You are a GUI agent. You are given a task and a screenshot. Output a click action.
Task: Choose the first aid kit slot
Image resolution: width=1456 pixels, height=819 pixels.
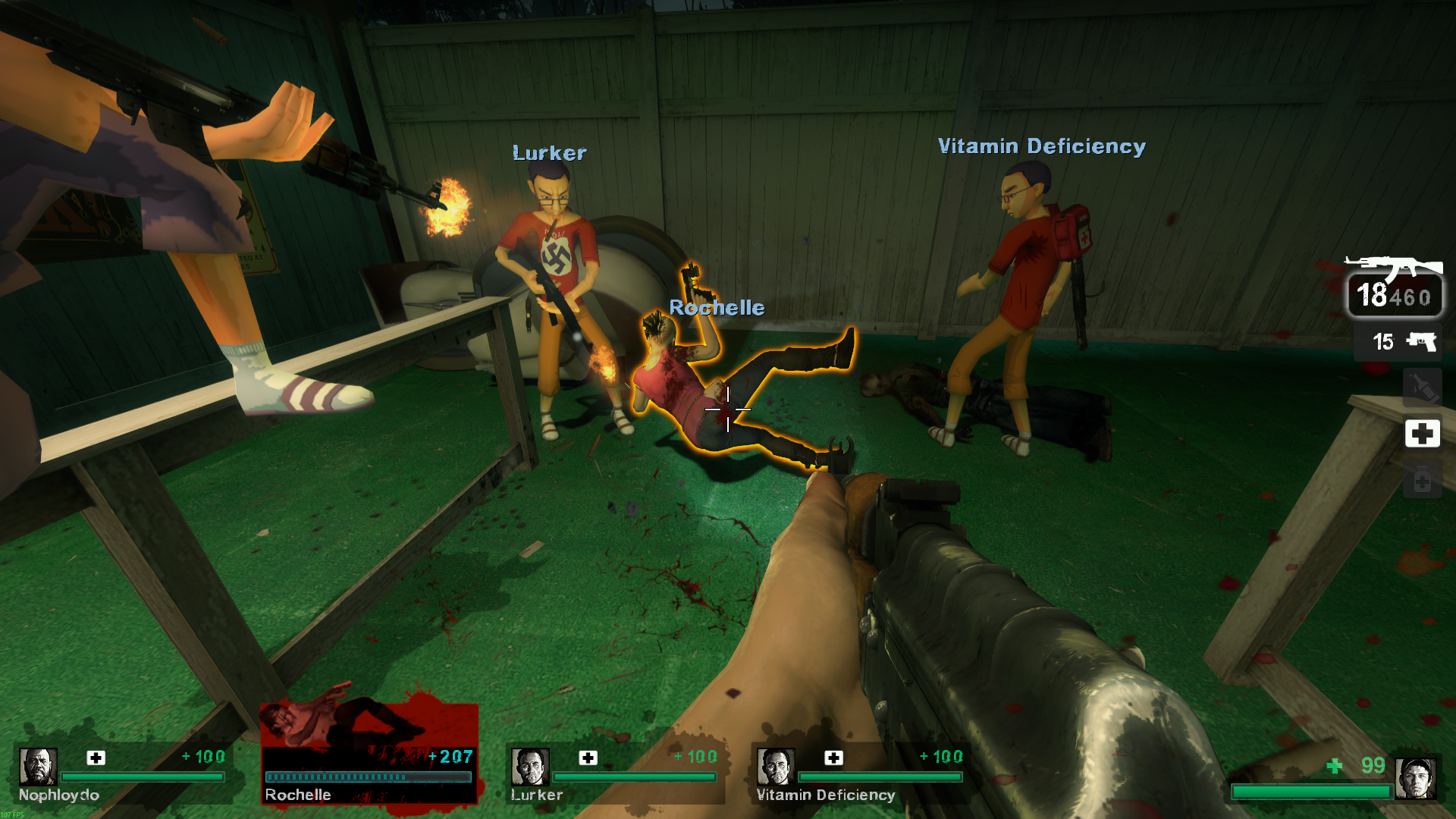click(x=1422, y=434)
